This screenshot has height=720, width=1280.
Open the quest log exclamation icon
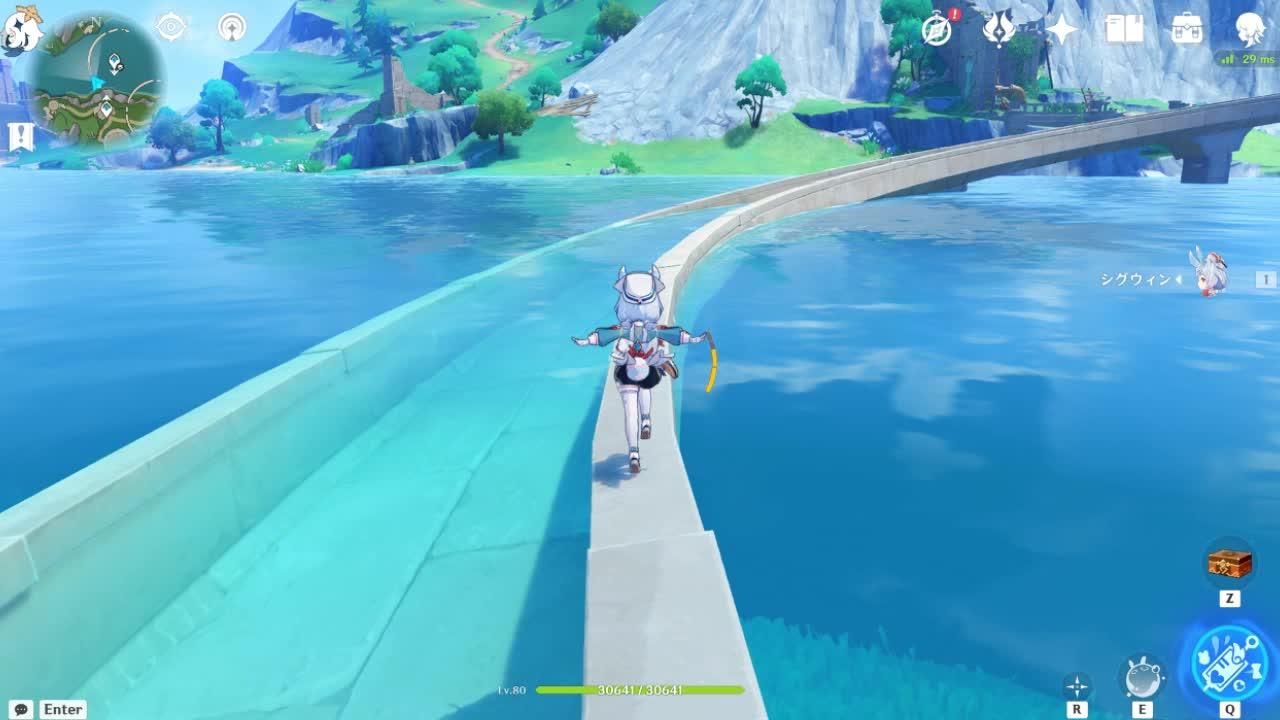[x=21, y=137]
